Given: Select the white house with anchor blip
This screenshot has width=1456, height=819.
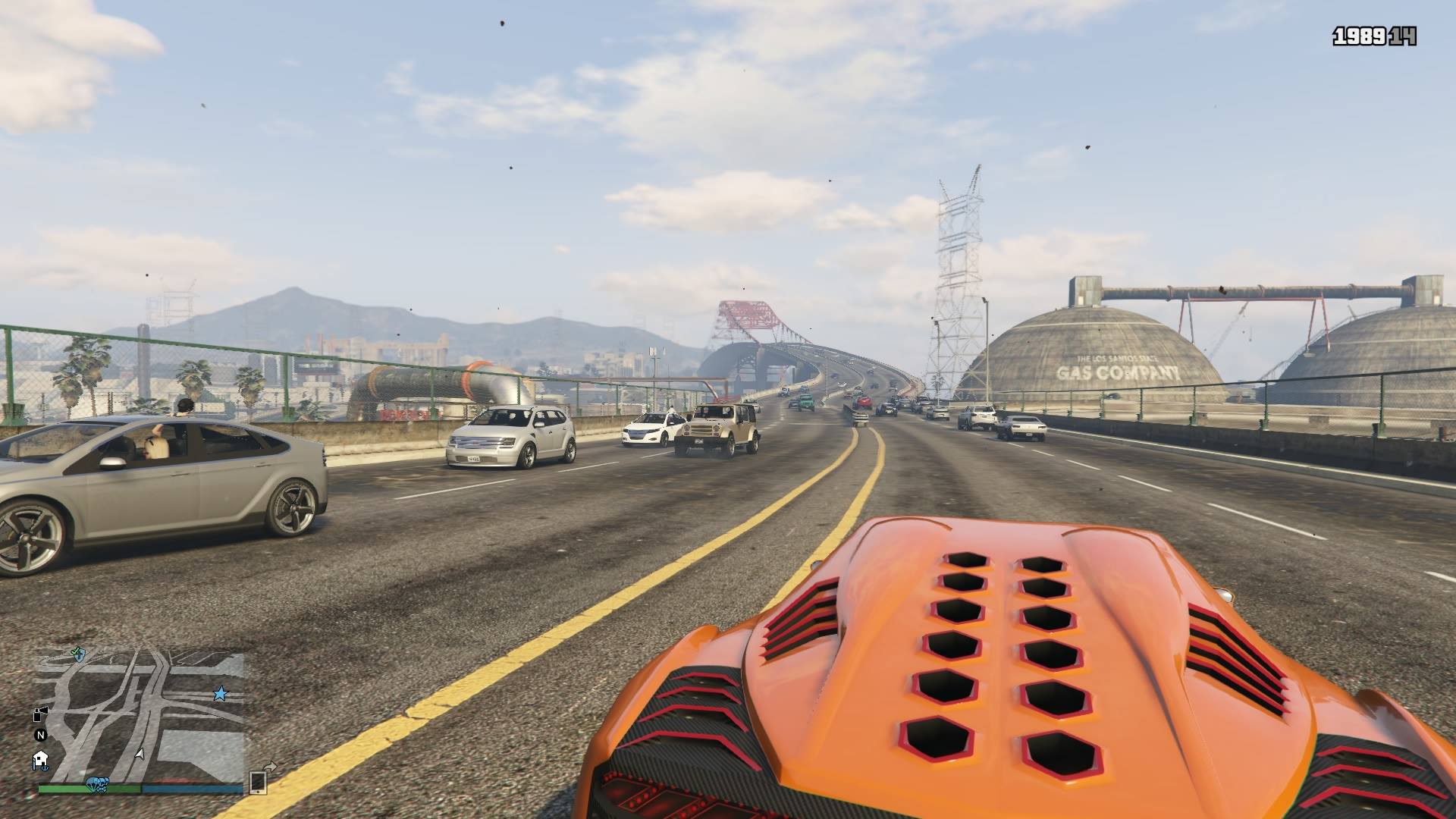Looking at the screenshot, I should (40, 759).
